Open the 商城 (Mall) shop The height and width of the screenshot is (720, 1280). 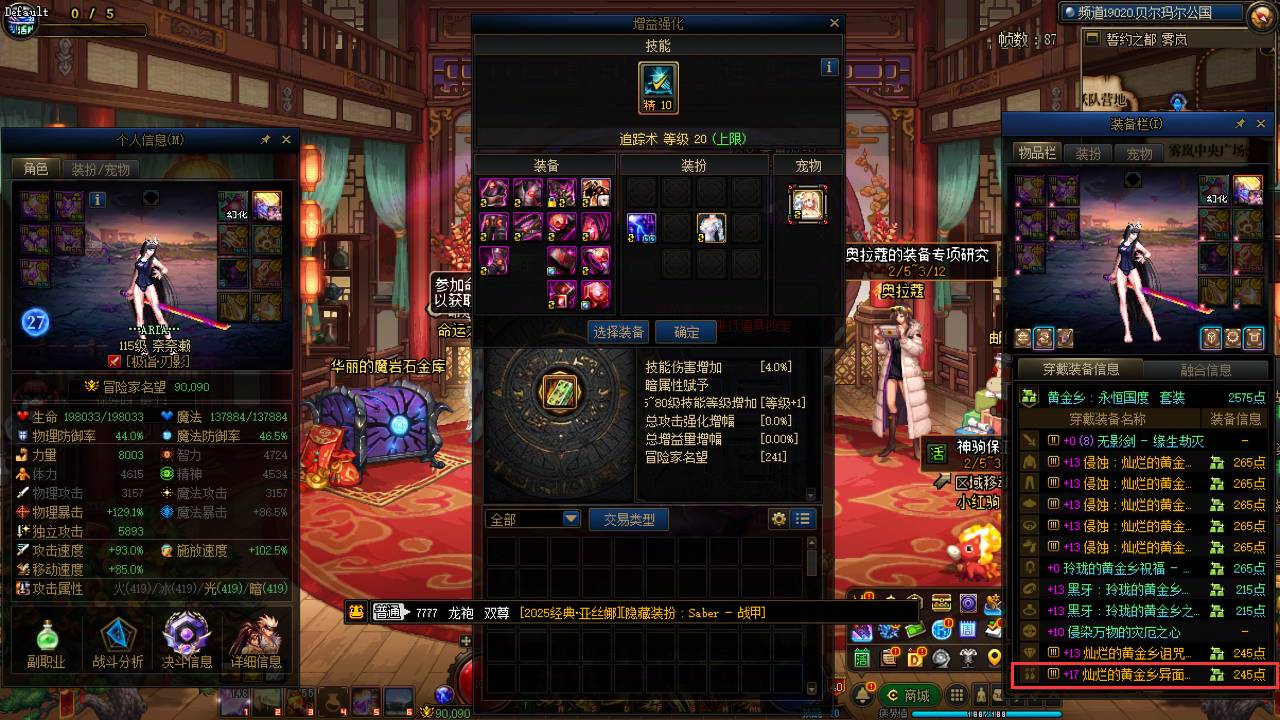point(911,693)
